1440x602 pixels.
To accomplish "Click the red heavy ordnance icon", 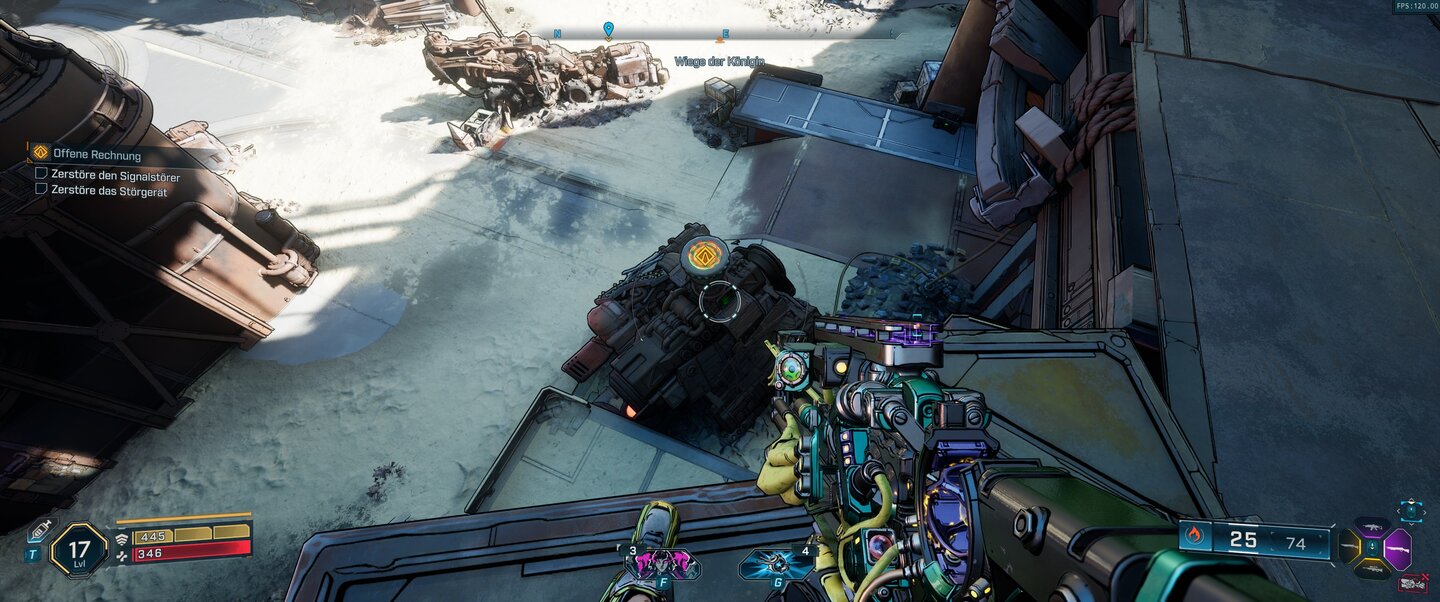I will pos(1412,583).
